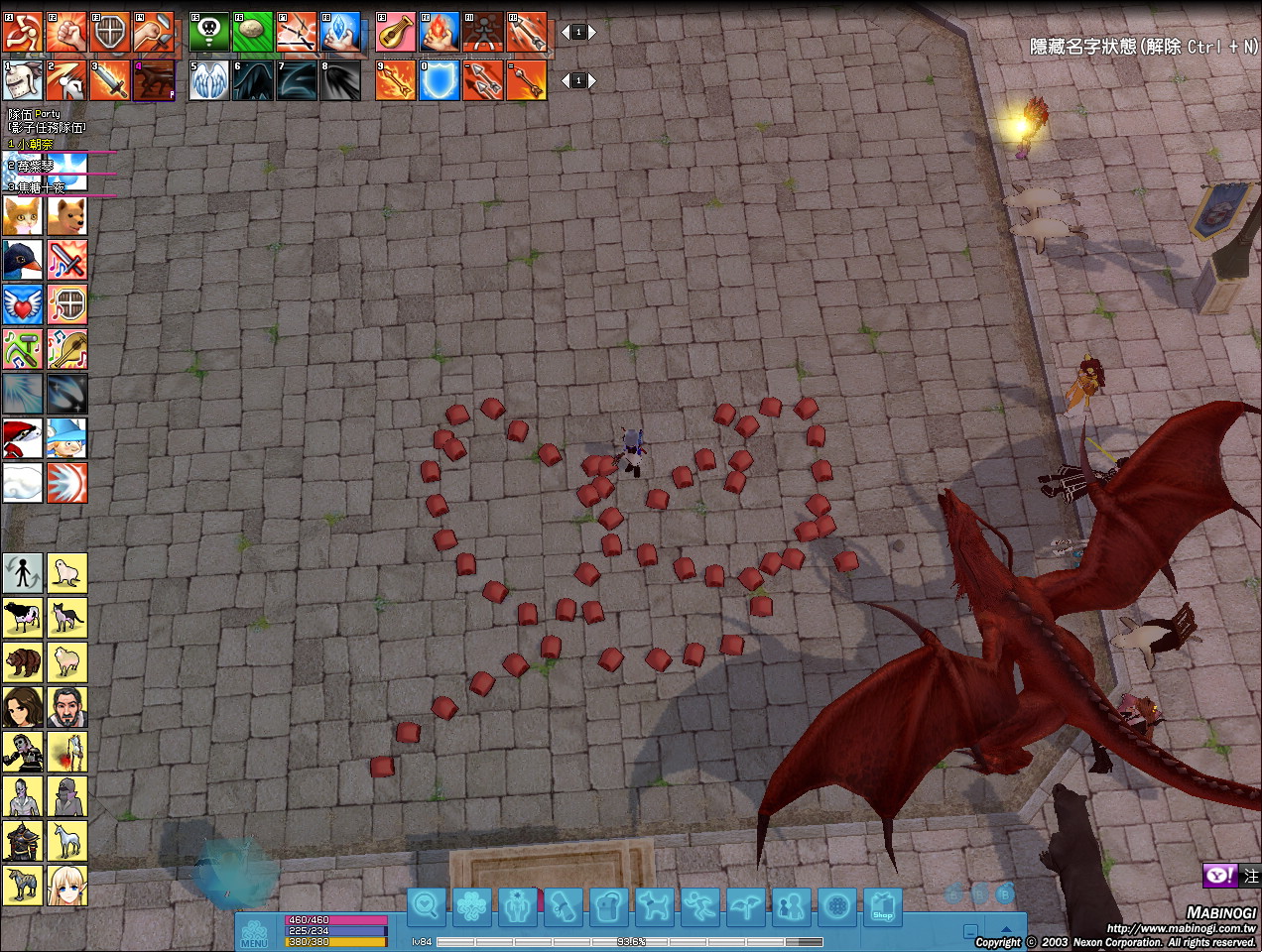Screen dimensions: 1262x952
Task: Activate the flaming sword skill
Action: 110,81
